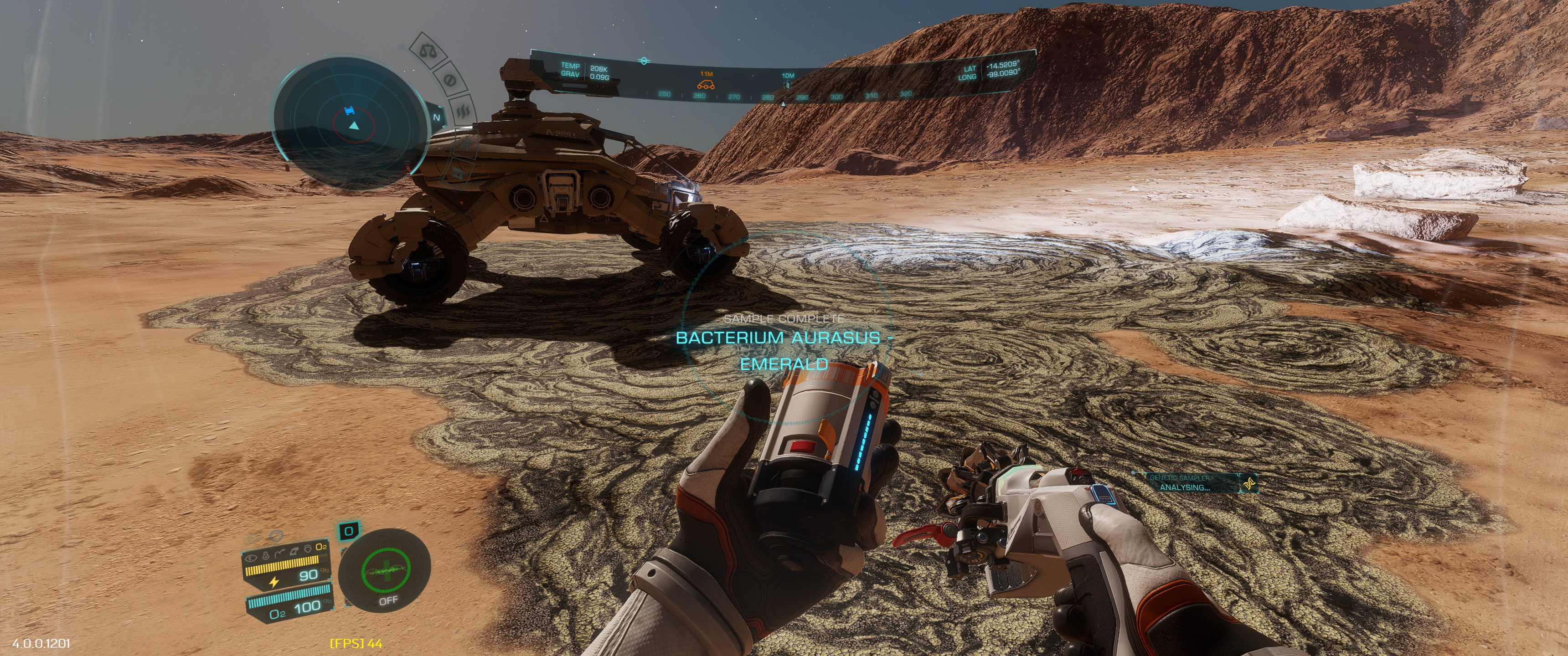
Task: Select the grenade count box
Action: (349, 531)
